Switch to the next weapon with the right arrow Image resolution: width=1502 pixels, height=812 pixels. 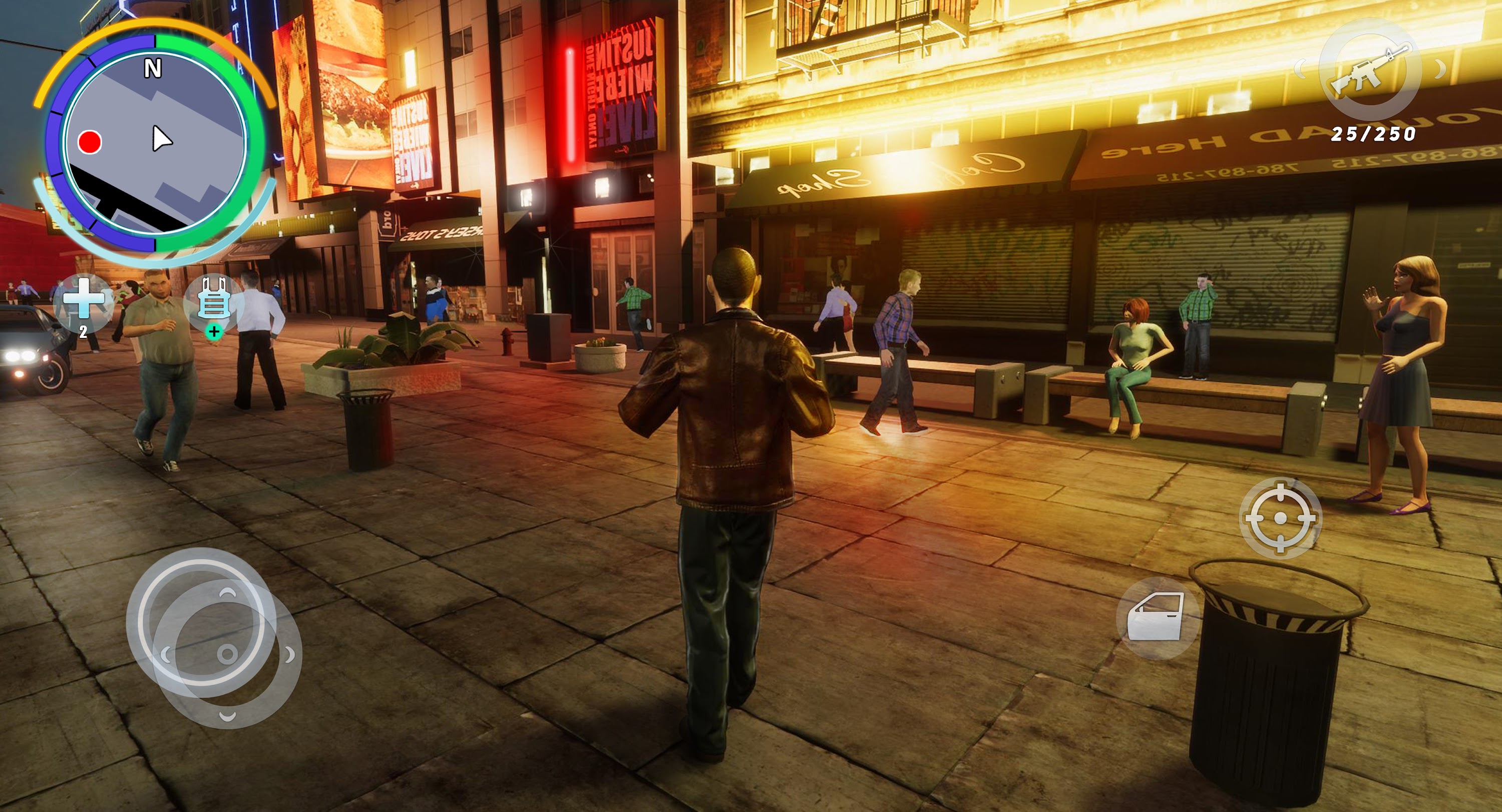pyautogui.click(x=1440, y=70)
